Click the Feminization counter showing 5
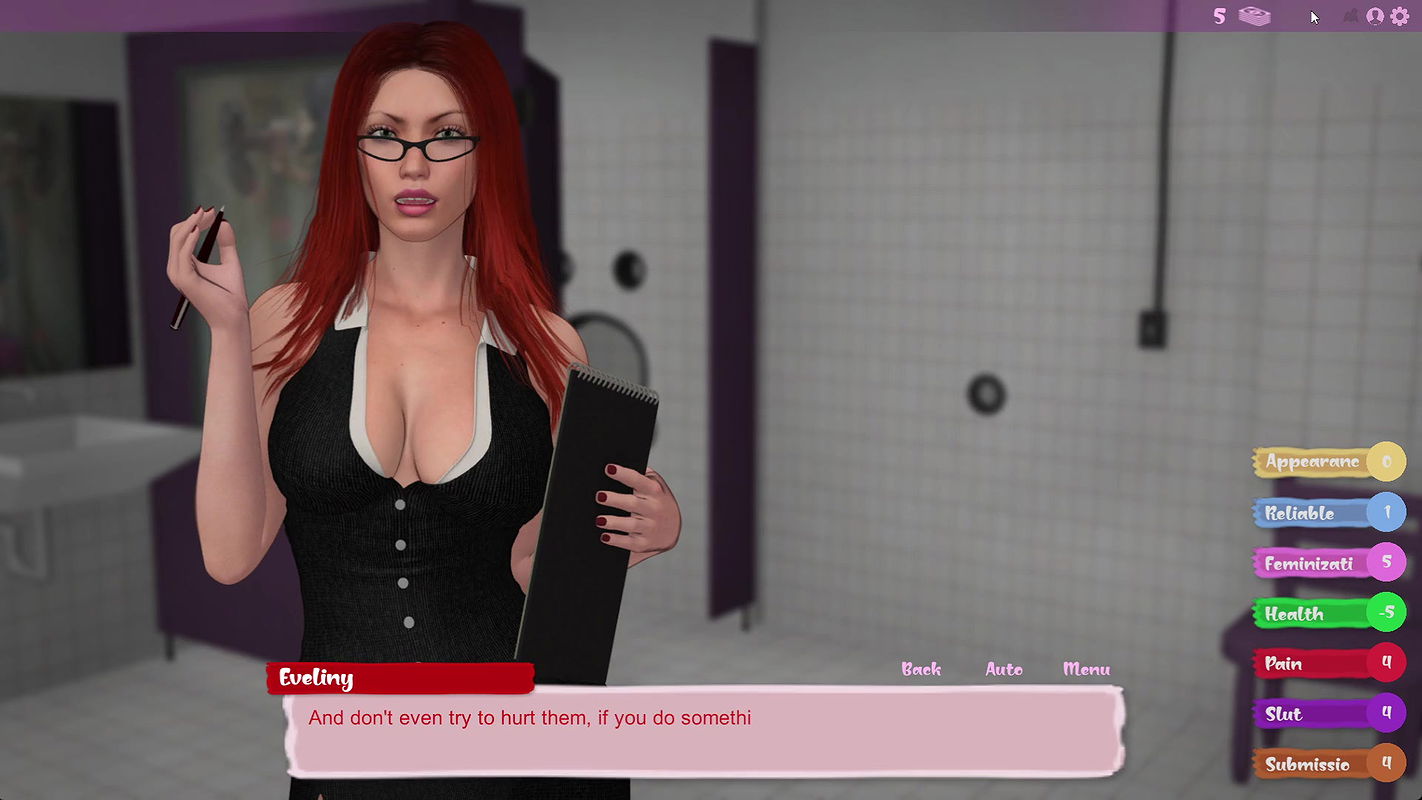The height and width of the screenshot is (800, 1422). pos(1389,562)
